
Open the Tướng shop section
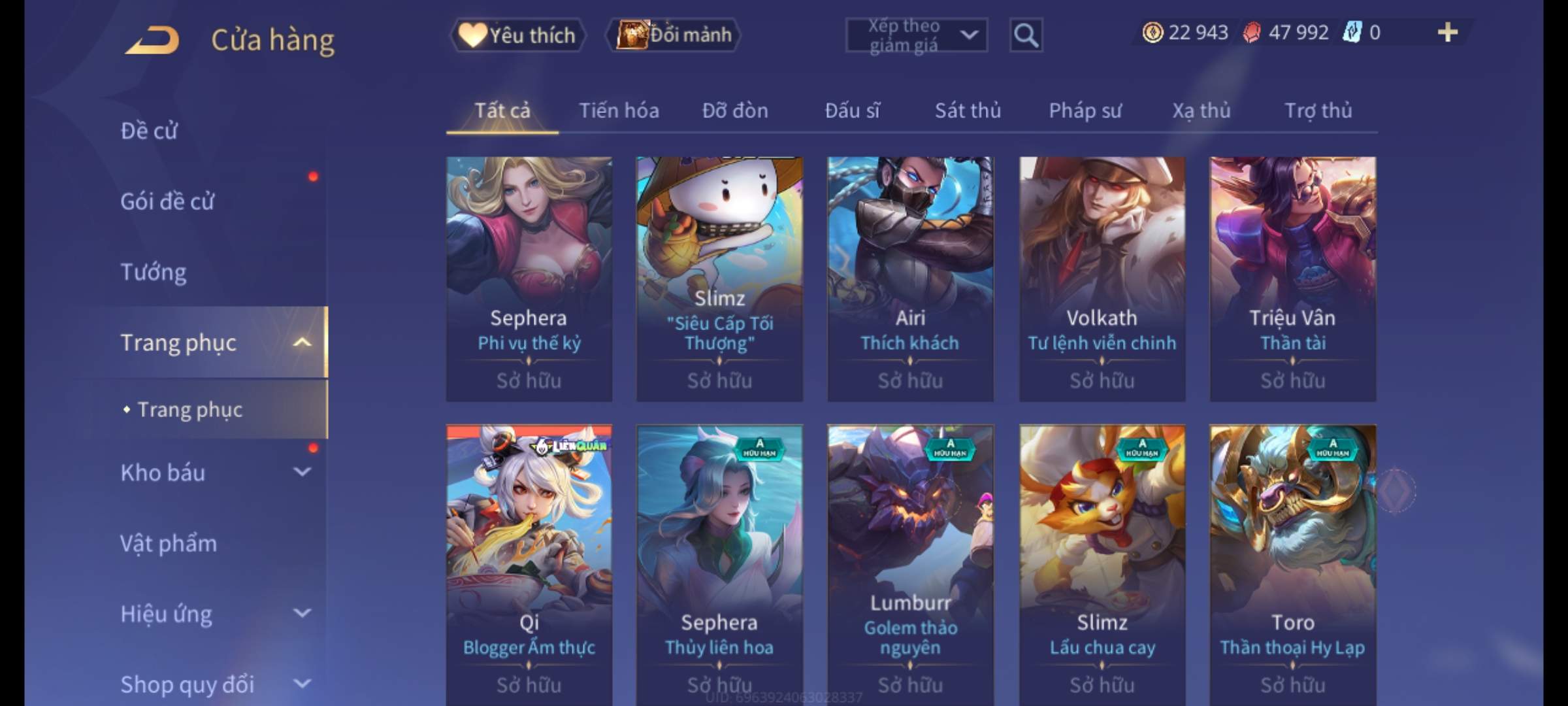154,272
